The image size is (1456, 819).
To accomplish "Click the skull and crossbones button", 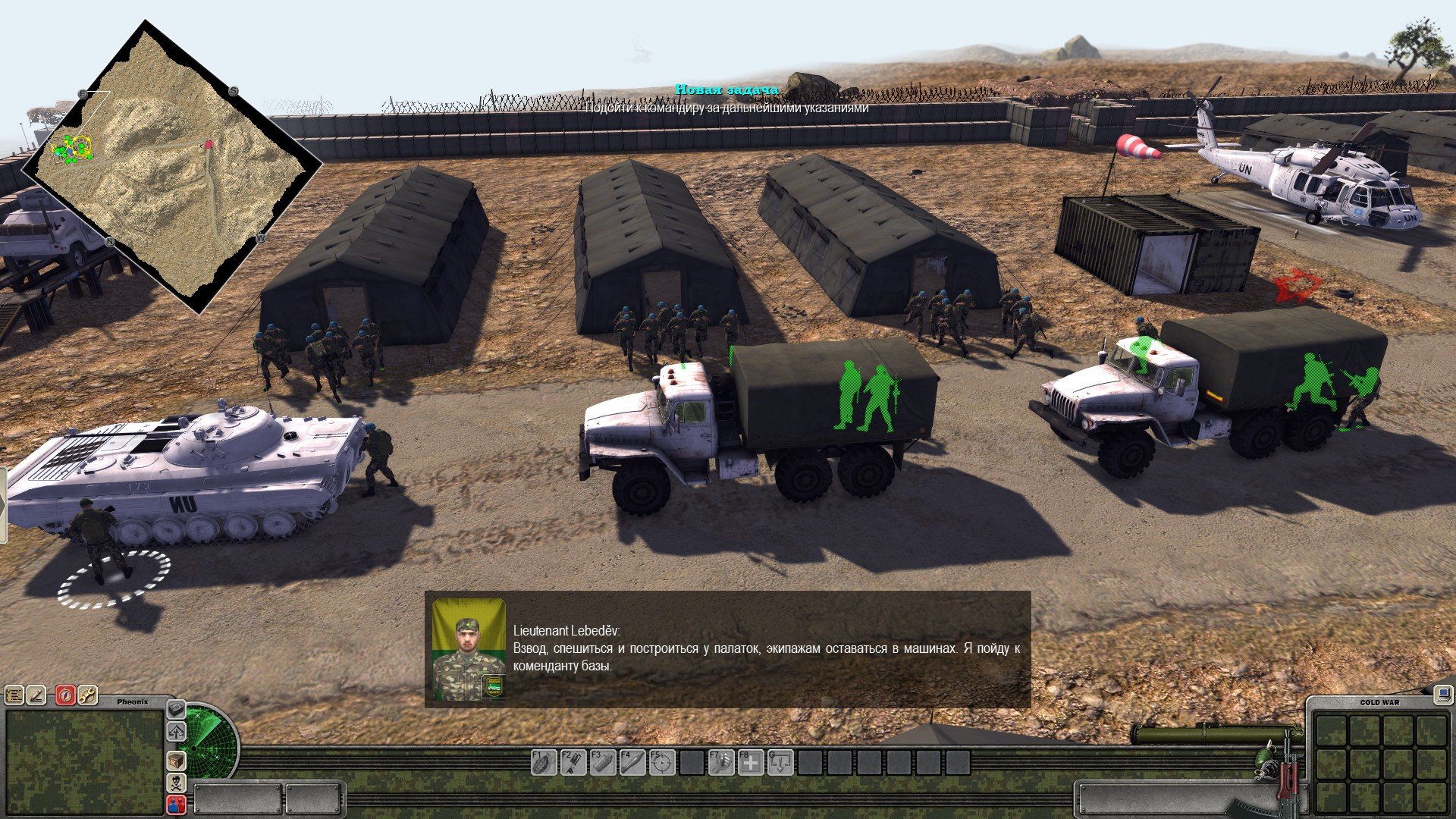I will pyautogui.click(x=176, y=783).
